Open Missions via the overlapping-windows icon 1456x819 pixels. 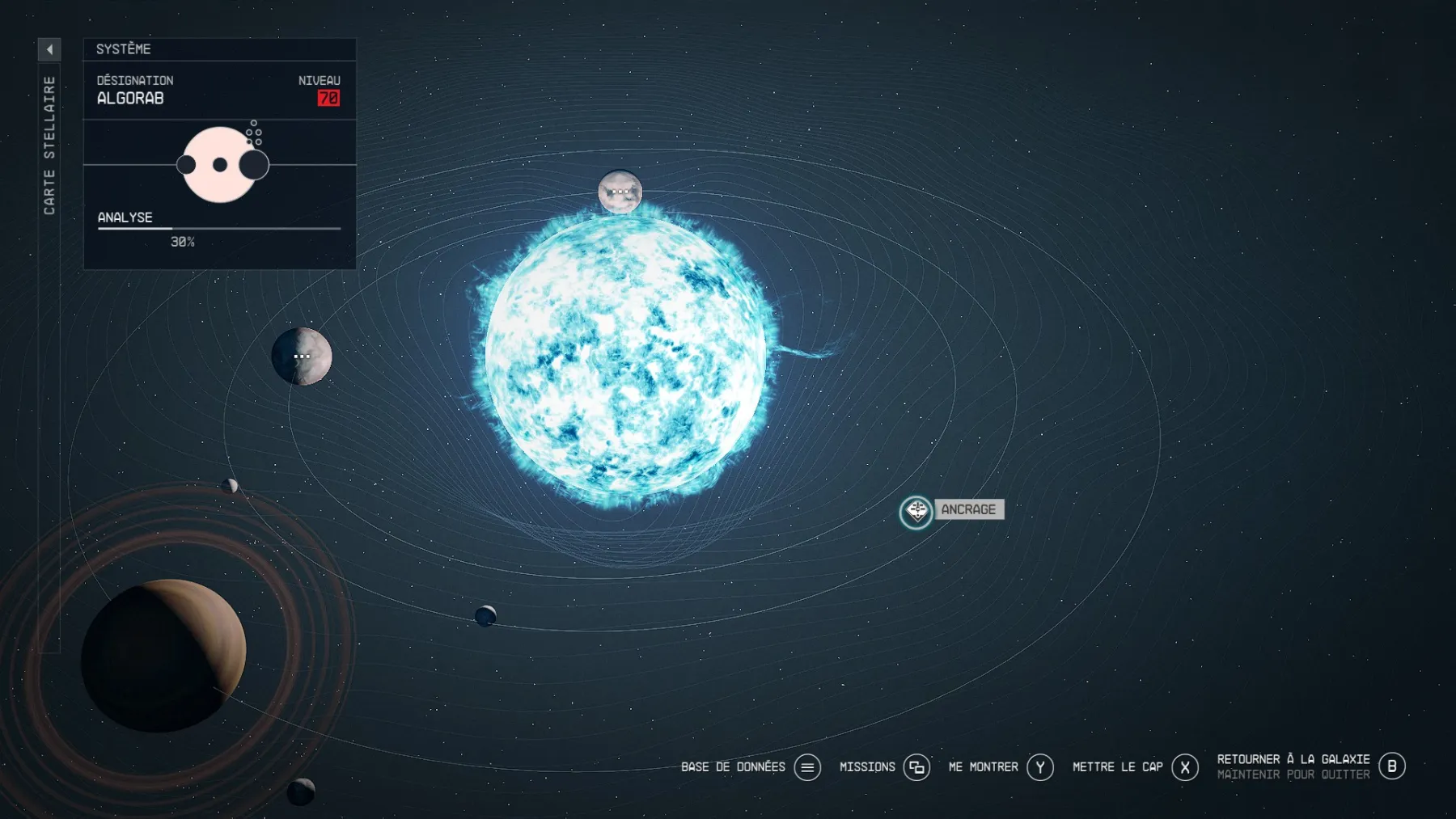point(918,766)
